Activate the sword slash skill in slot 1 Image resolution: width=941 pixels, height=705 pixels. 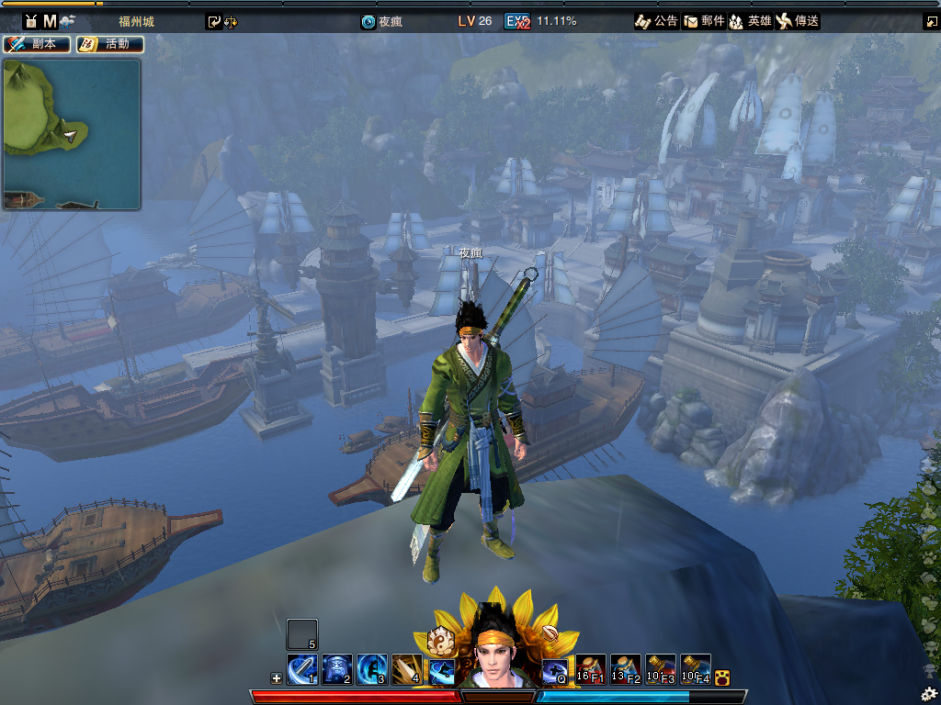pyautogui.click(x=302, y=669)
